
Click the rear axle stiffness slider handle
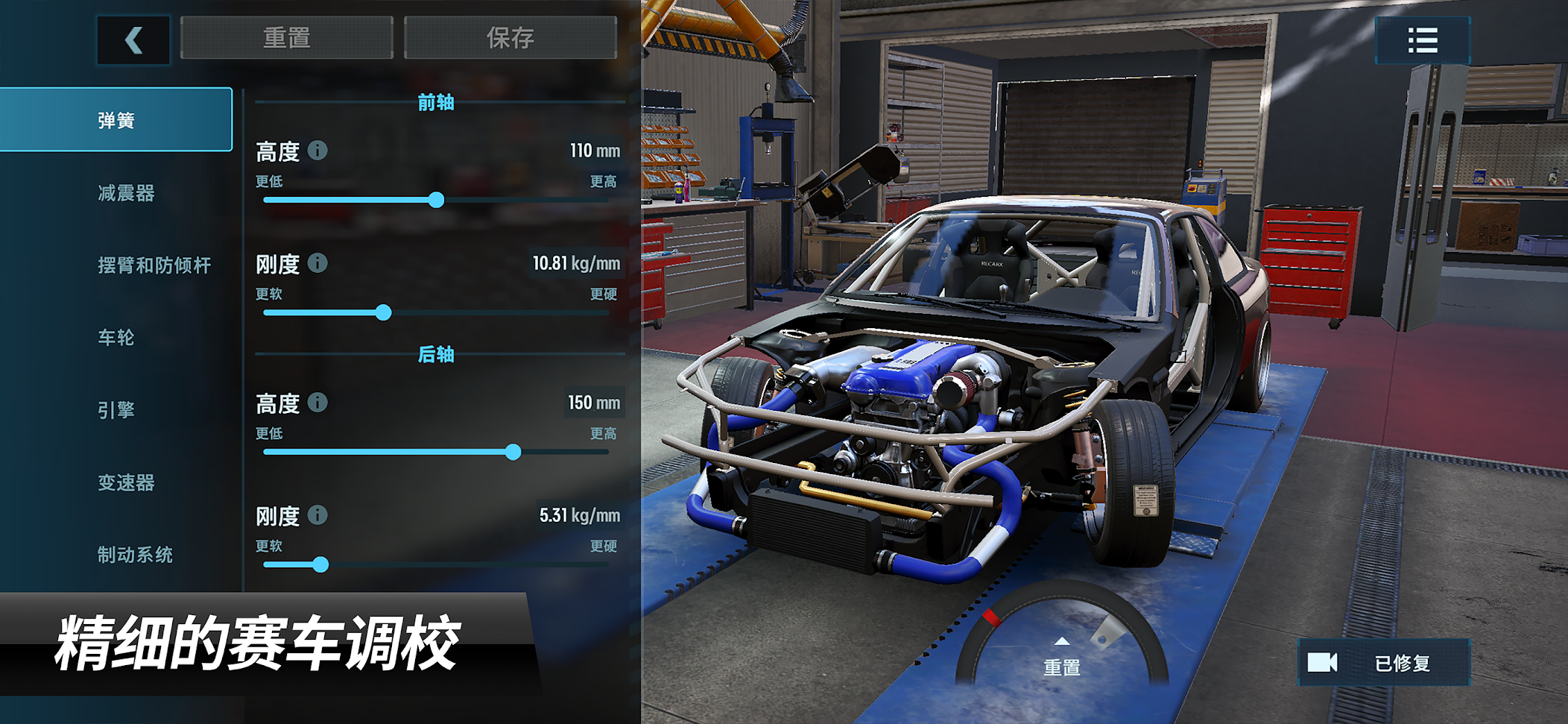click(x=320, y=564)
